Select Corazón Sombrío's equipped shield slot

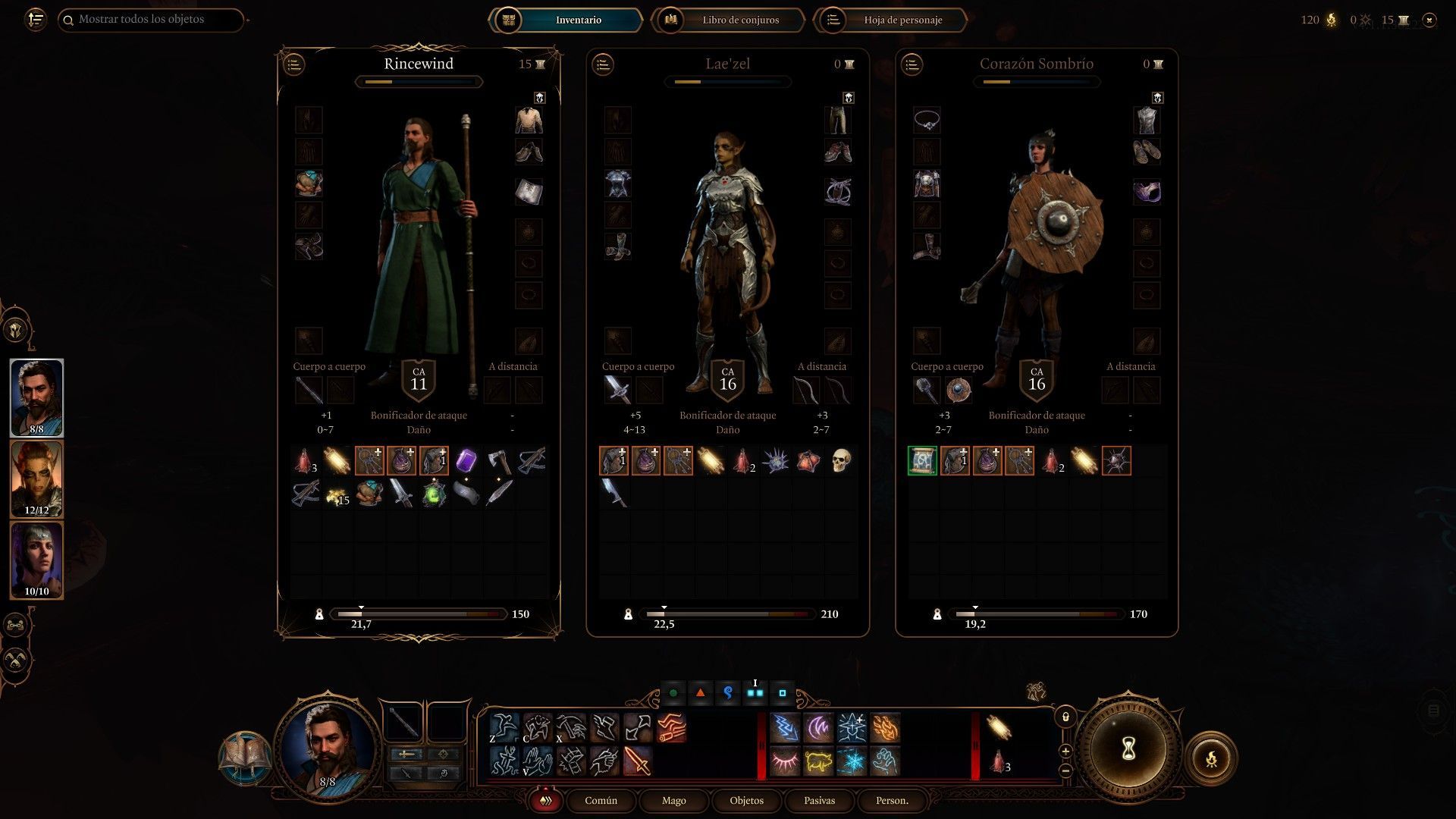click(959, 391)
